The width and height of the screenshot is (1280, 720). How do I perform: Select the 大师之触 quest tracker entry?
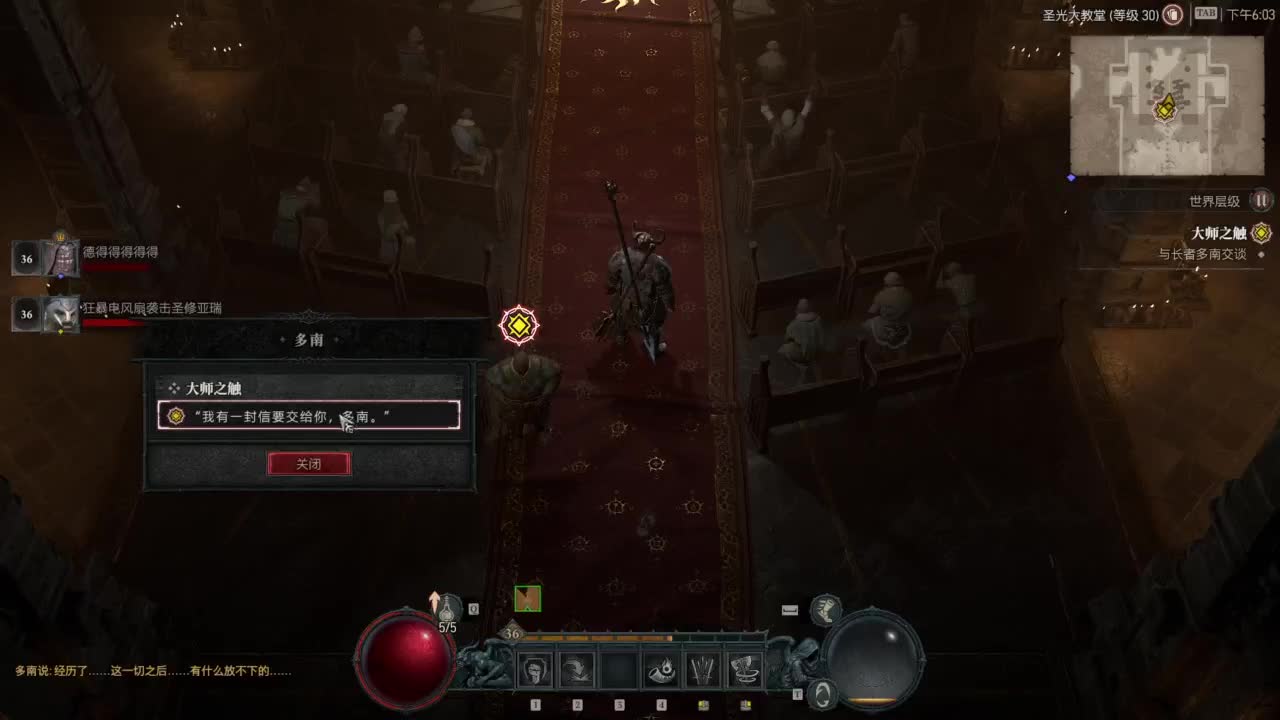pyautogui.click(x=1218, y=233)
